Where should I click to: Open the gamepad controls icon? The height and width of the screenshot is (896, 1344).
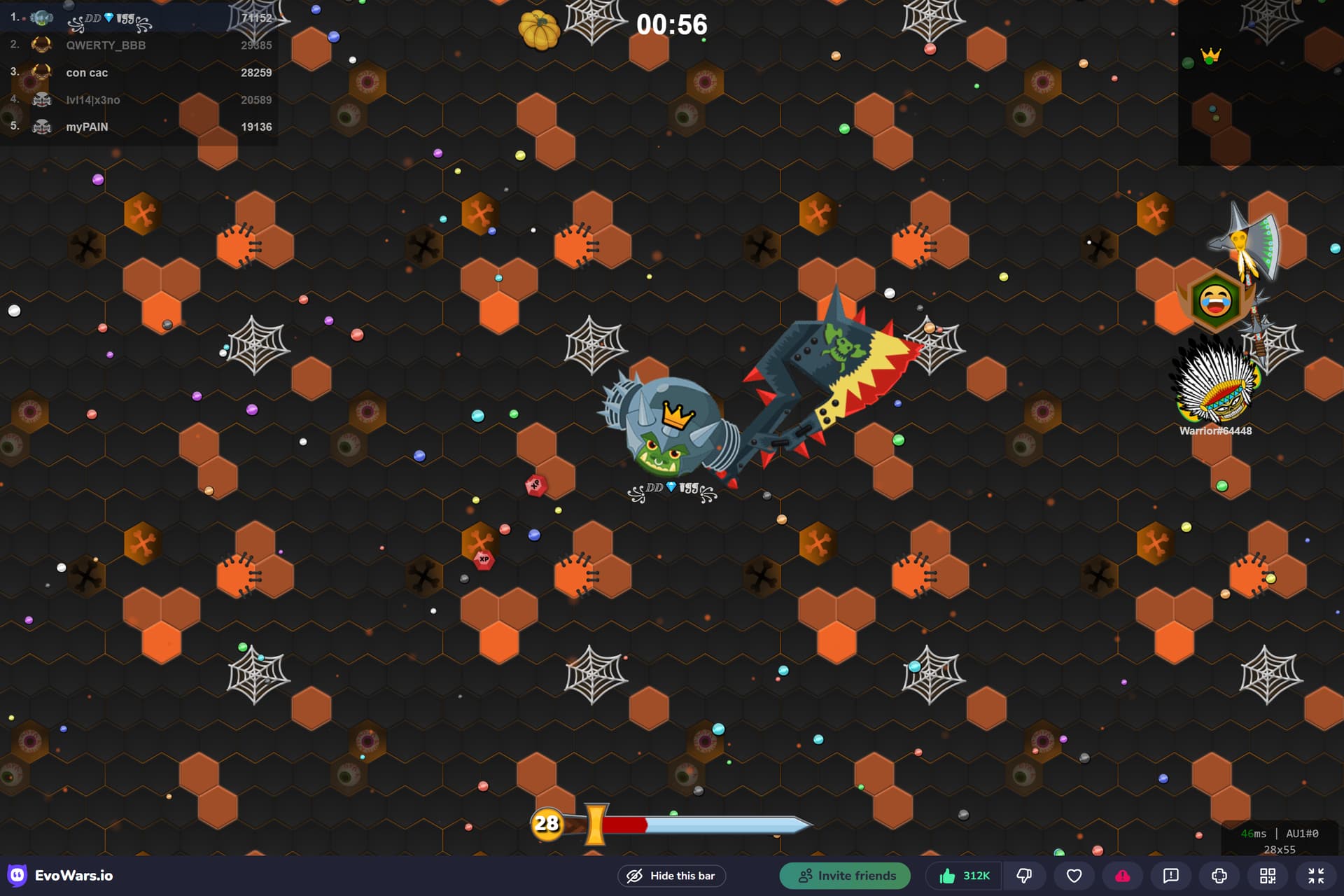[1219, 876]
